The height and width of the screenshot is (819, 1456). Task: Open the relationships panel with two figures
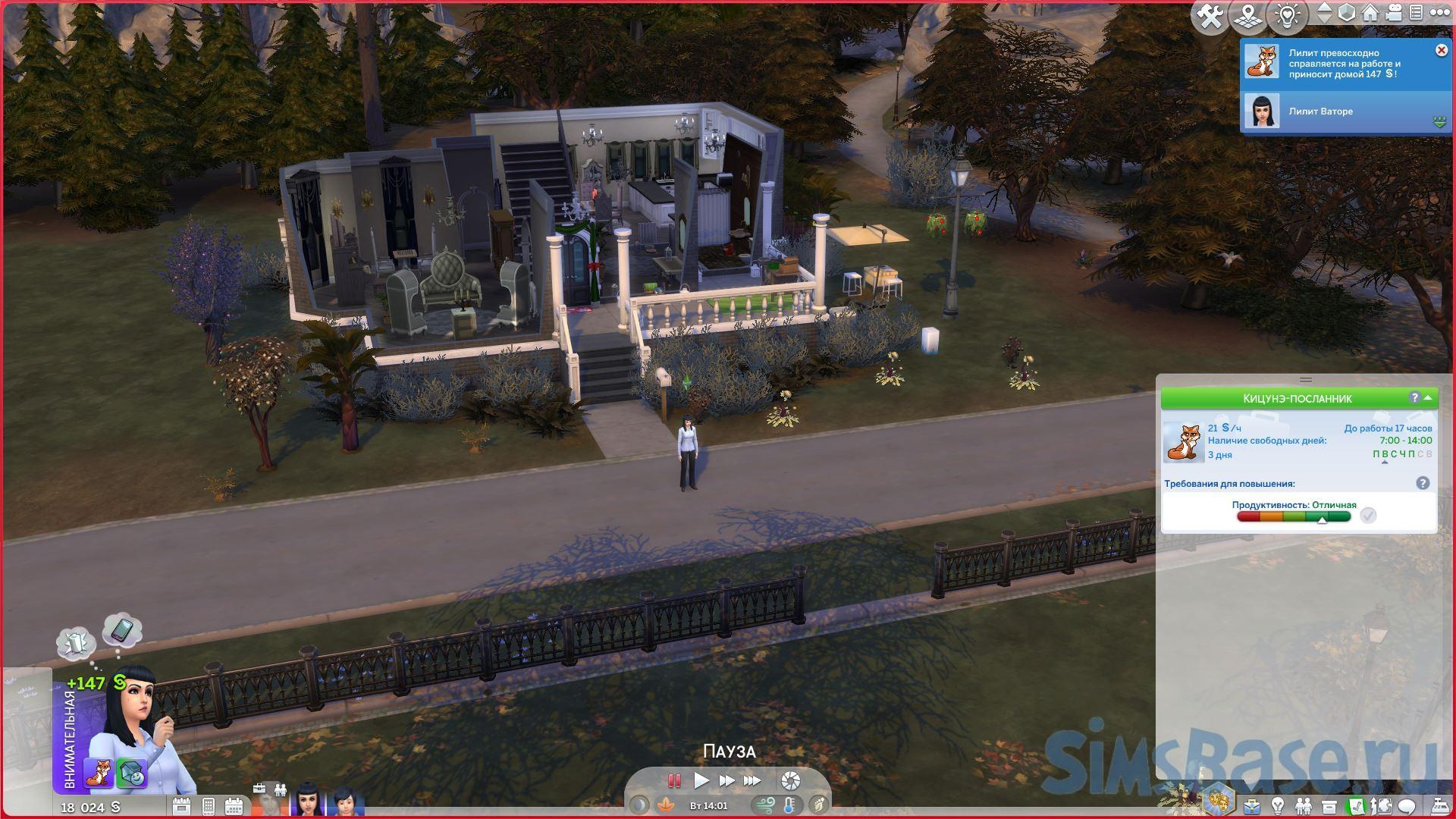pyautogui.click(x=1304, y=805)
